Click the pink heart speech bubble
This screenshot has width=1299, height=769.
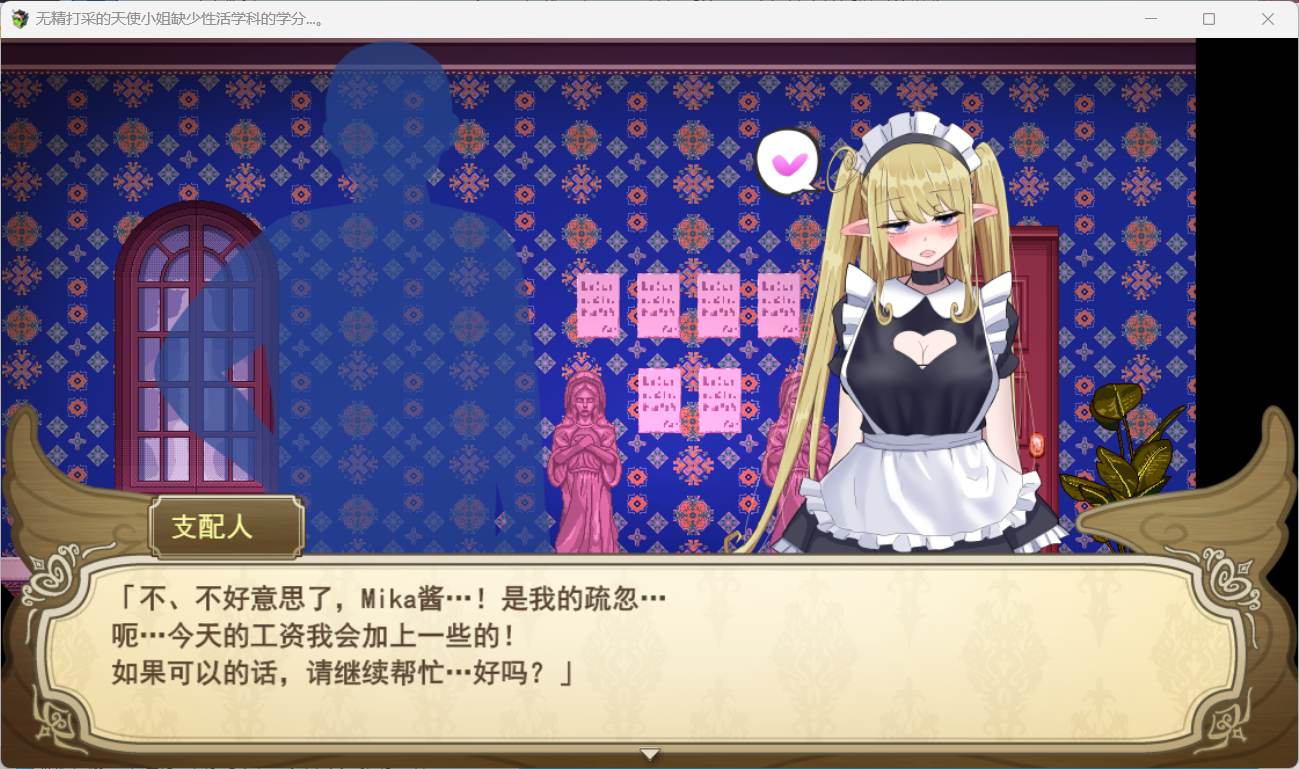coord(789,162)
